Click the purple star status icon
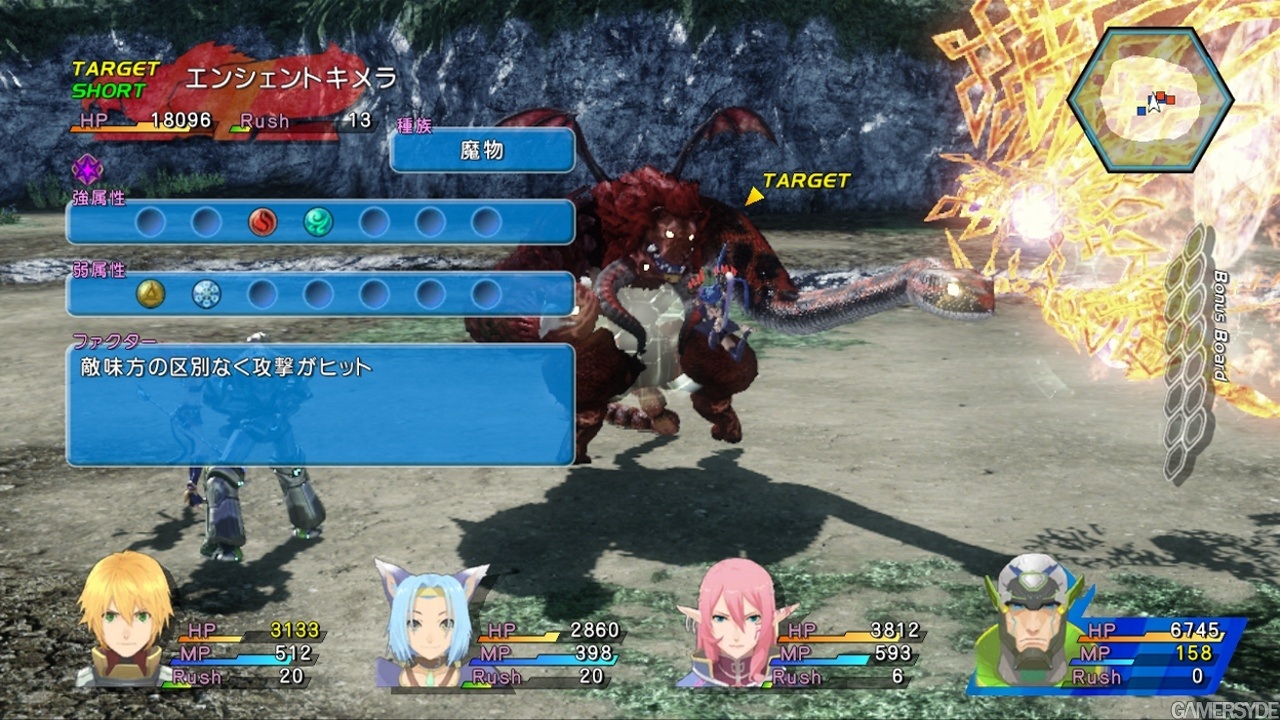Viewport: 1280px width, 720px height. coord(86,170)
